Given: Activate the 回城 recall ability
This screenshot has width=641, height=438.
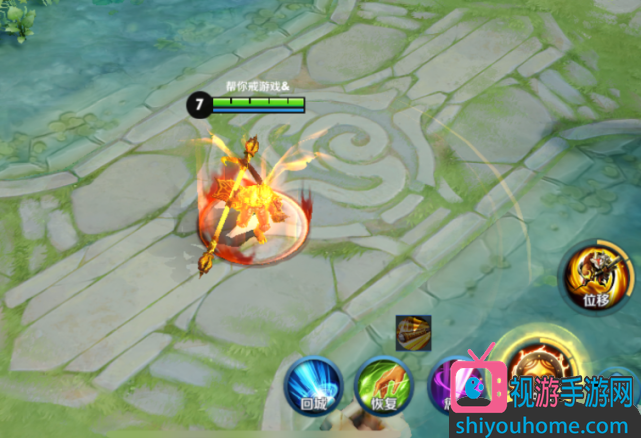Looking at the screenshot, I should point(313,384).
